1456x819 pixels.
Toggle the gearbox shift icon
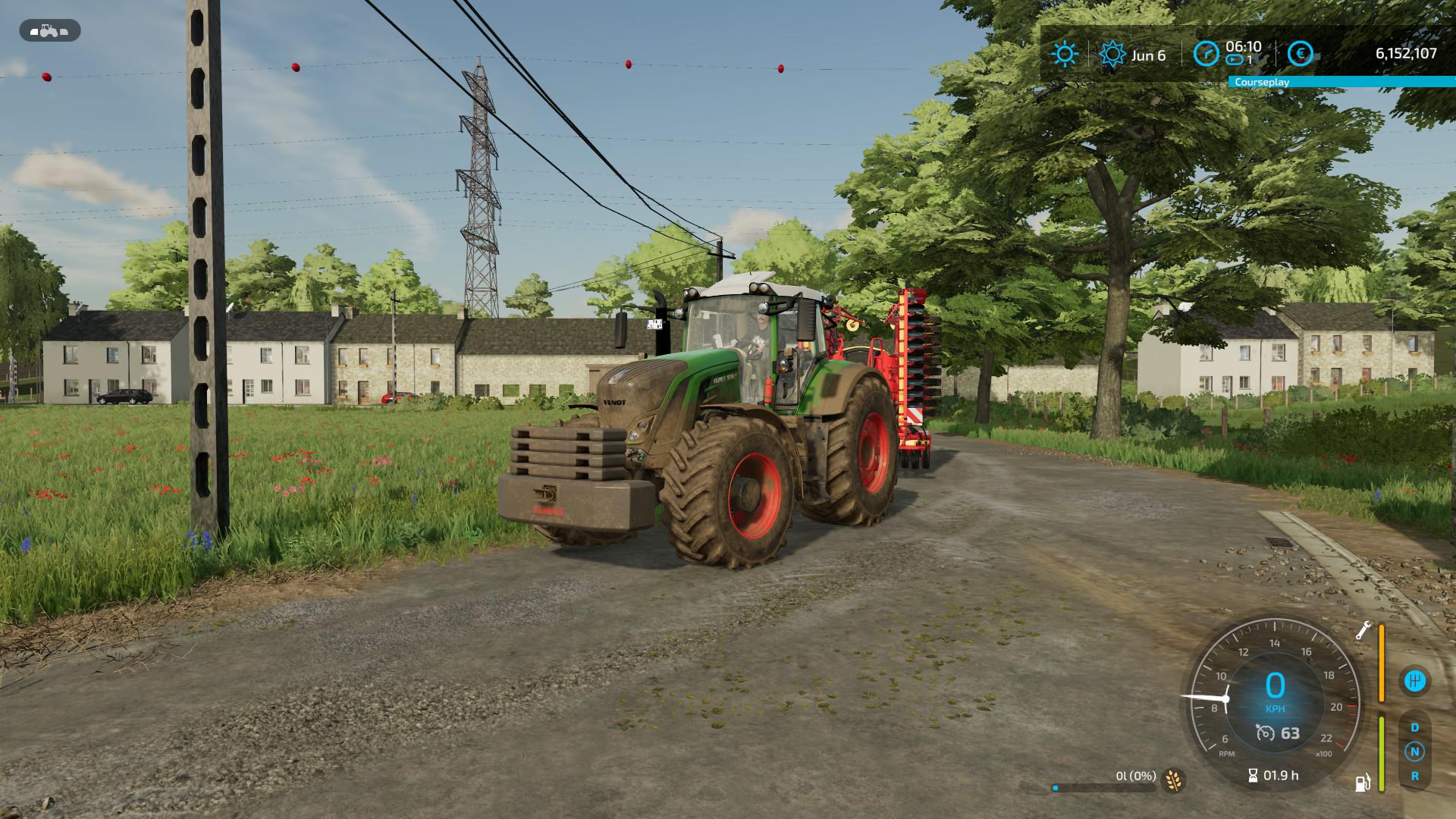1414,680
